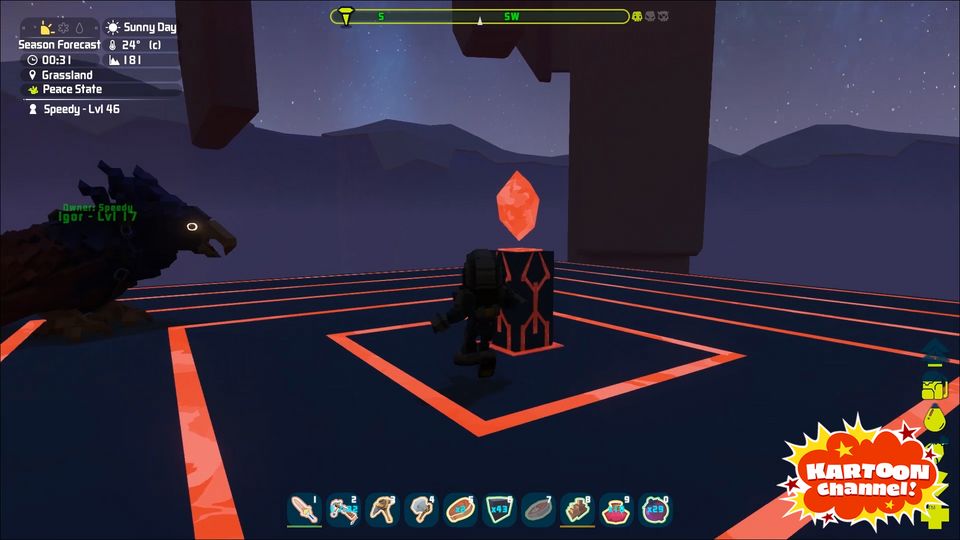
Task: Click the compass bar
Action: point(480,16)
